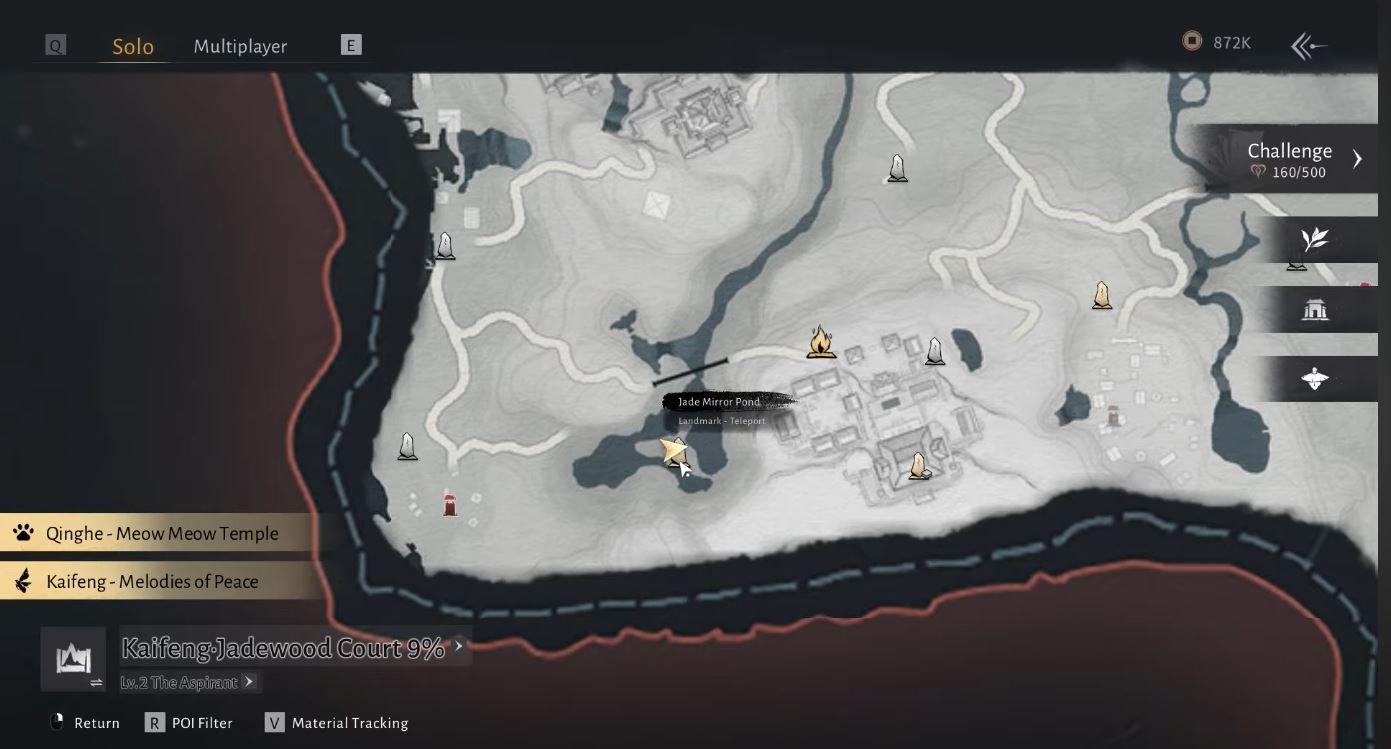Viewport: 1391px width, 749px height.
Task: Select the flying bird map filter icon
Action: (1313, 377)
